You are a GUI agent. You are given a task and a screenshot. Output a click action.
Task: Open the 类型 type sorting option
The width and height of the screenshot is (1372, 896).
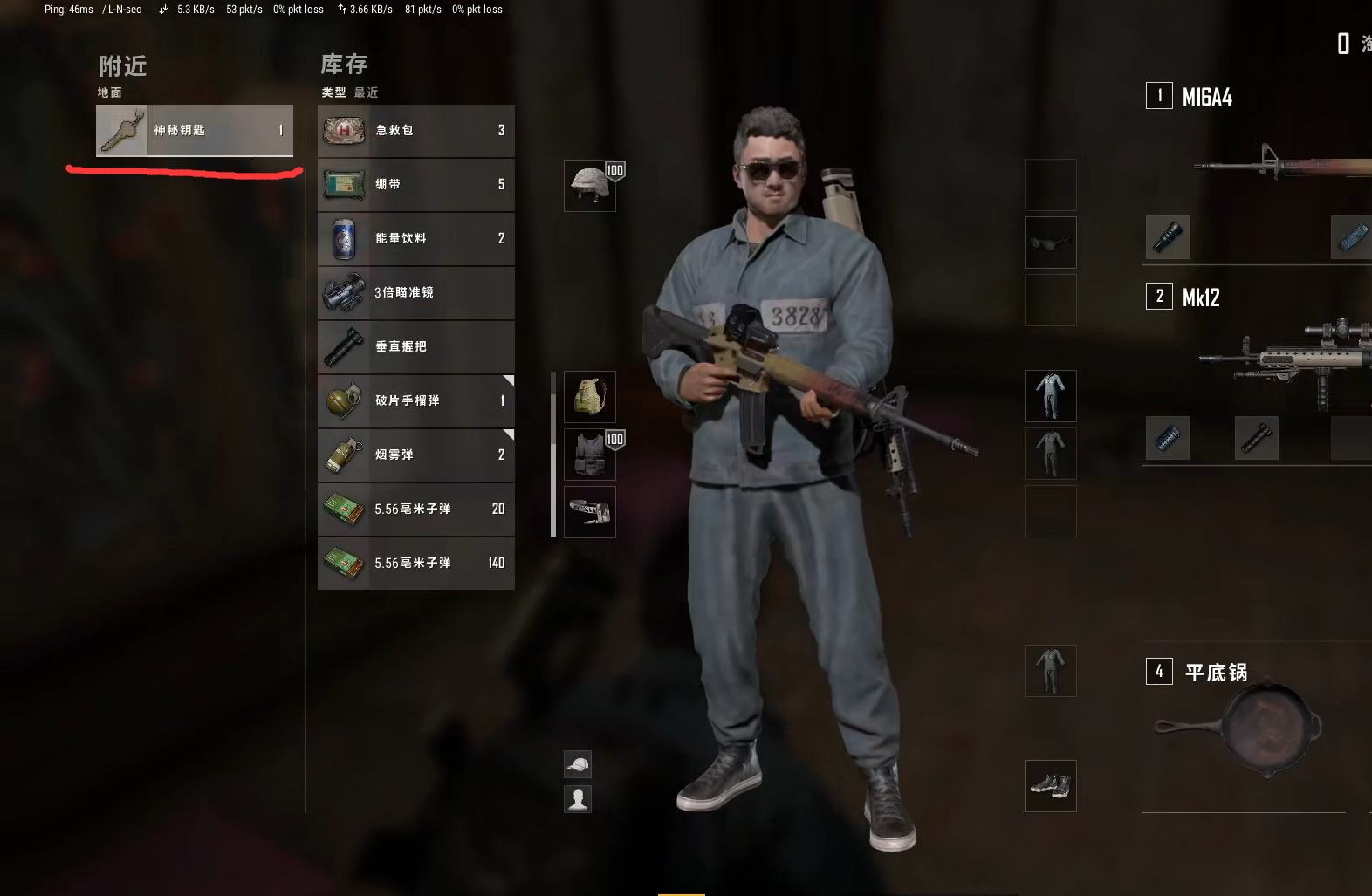point(333,92)
